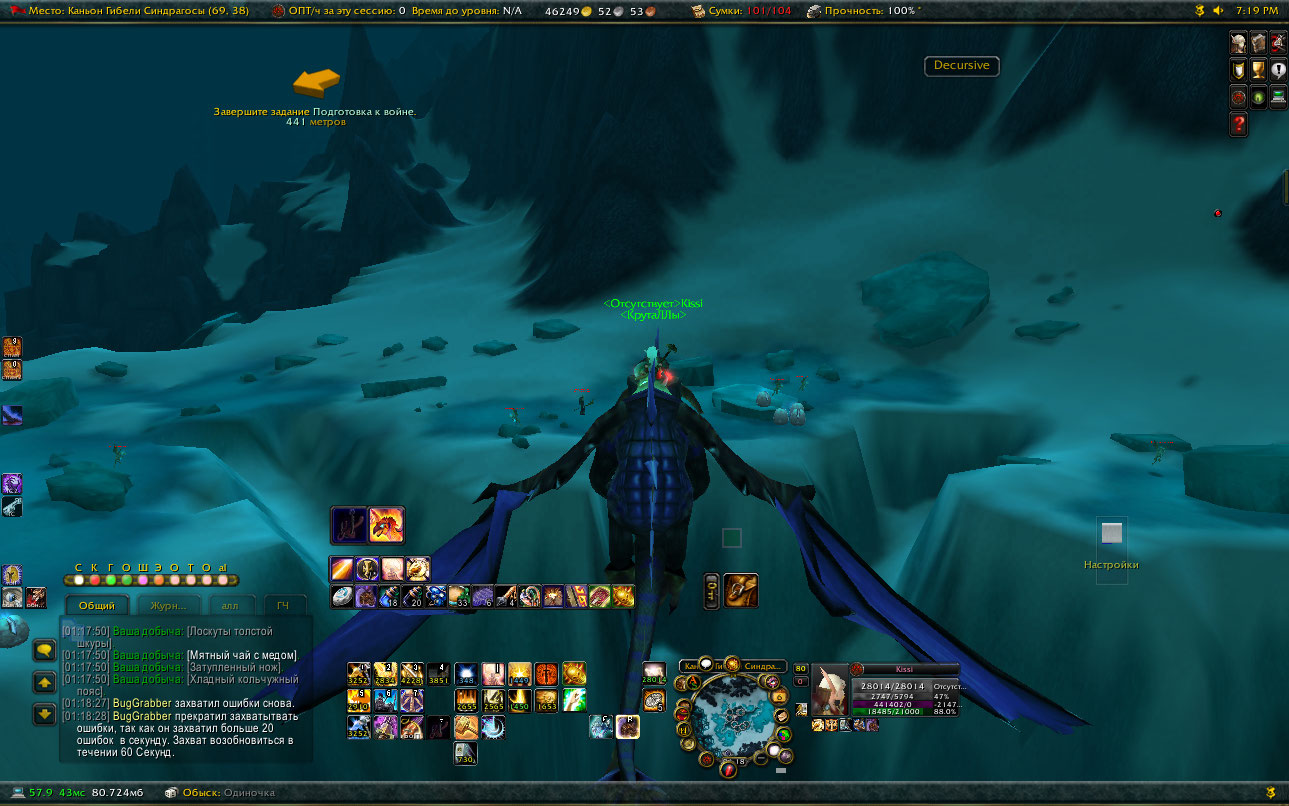Click the orange quest direction arrow
Screen dimensions: 1289x806
316,82
